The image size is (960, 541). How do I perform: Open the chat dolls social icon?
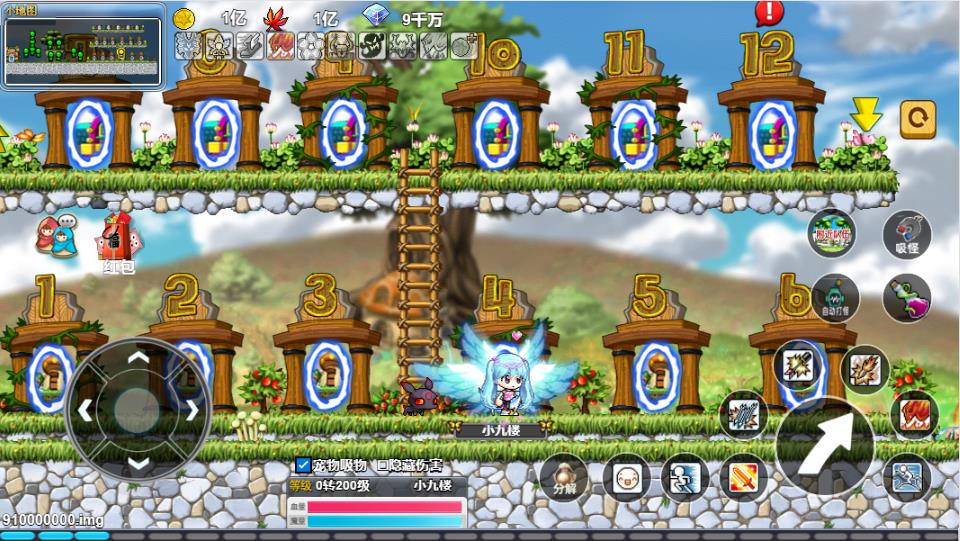click(x=54, y=236)
